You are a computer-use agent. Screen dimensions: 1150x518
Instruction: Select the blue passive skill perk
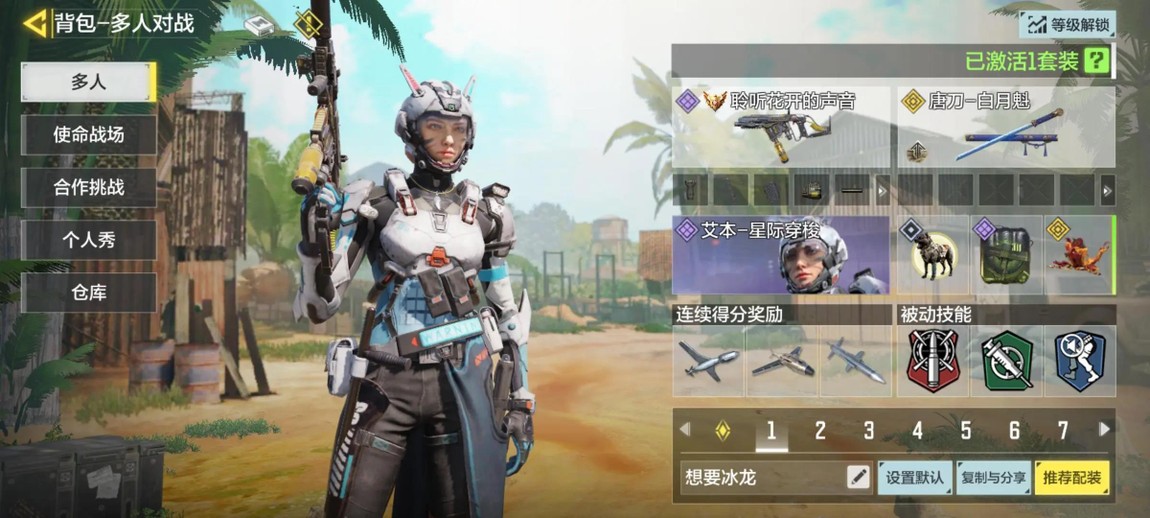1080,361
